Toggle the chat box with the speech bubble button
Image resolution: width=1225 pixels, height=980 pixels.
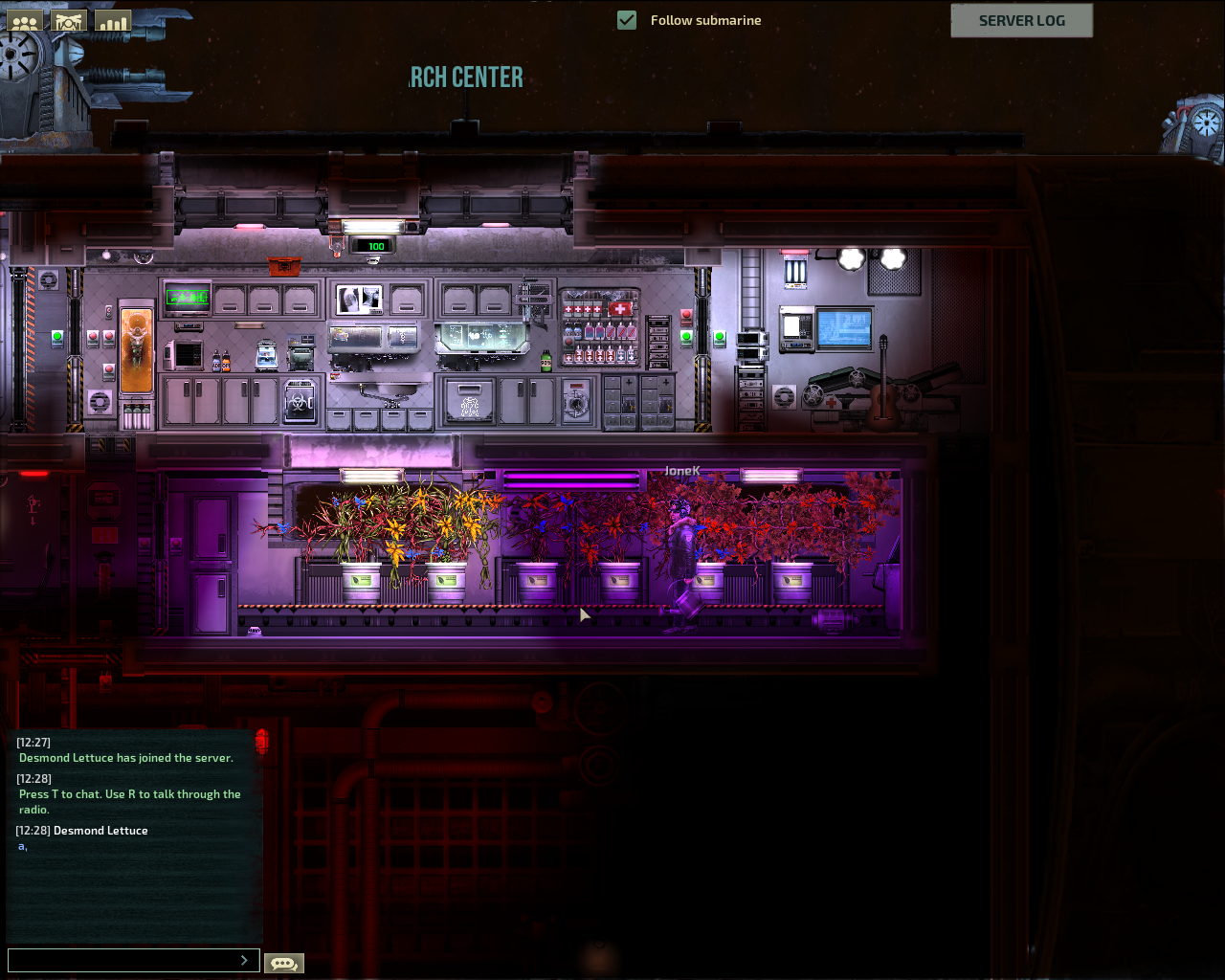click(284, 963)
